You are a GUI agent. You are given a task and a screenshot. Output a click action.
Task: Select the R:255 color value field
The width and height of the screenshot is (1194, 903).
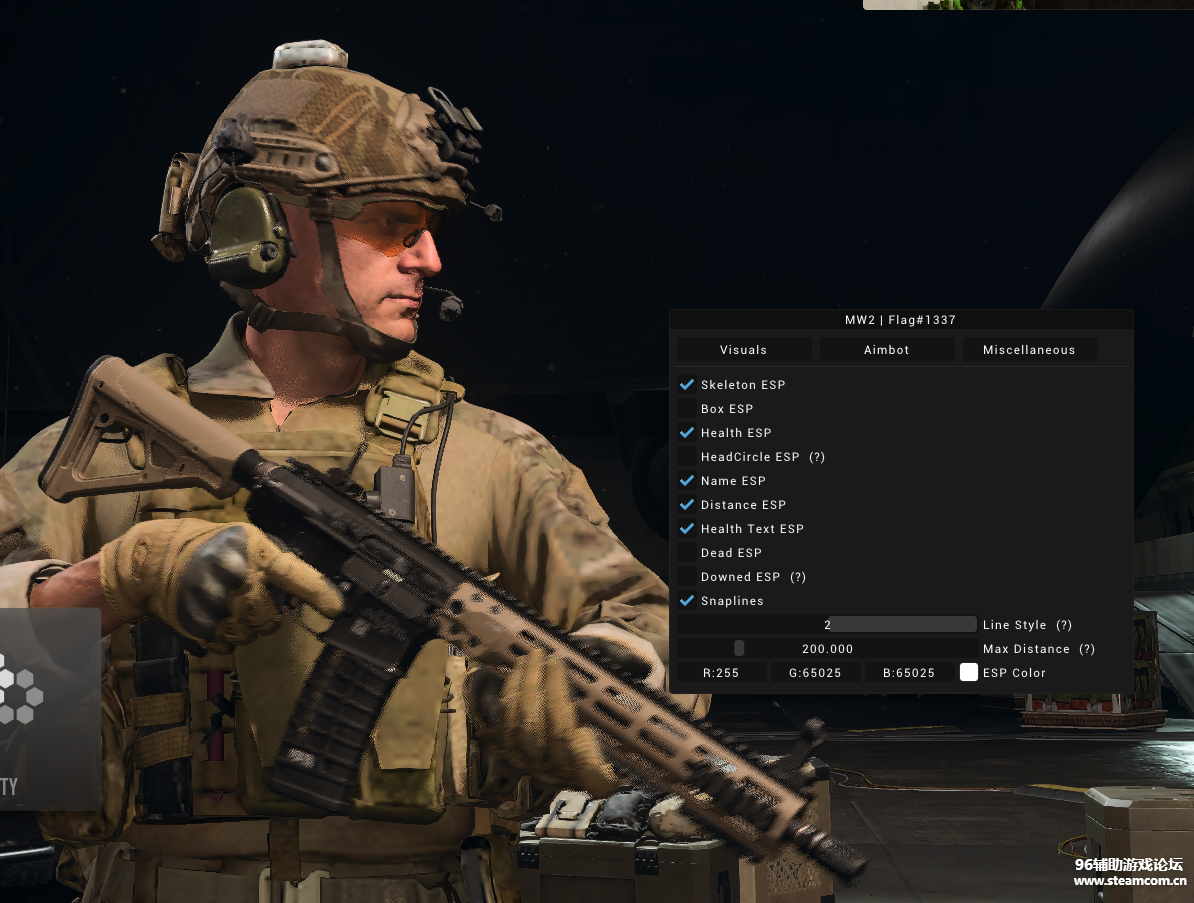point(721,673)
